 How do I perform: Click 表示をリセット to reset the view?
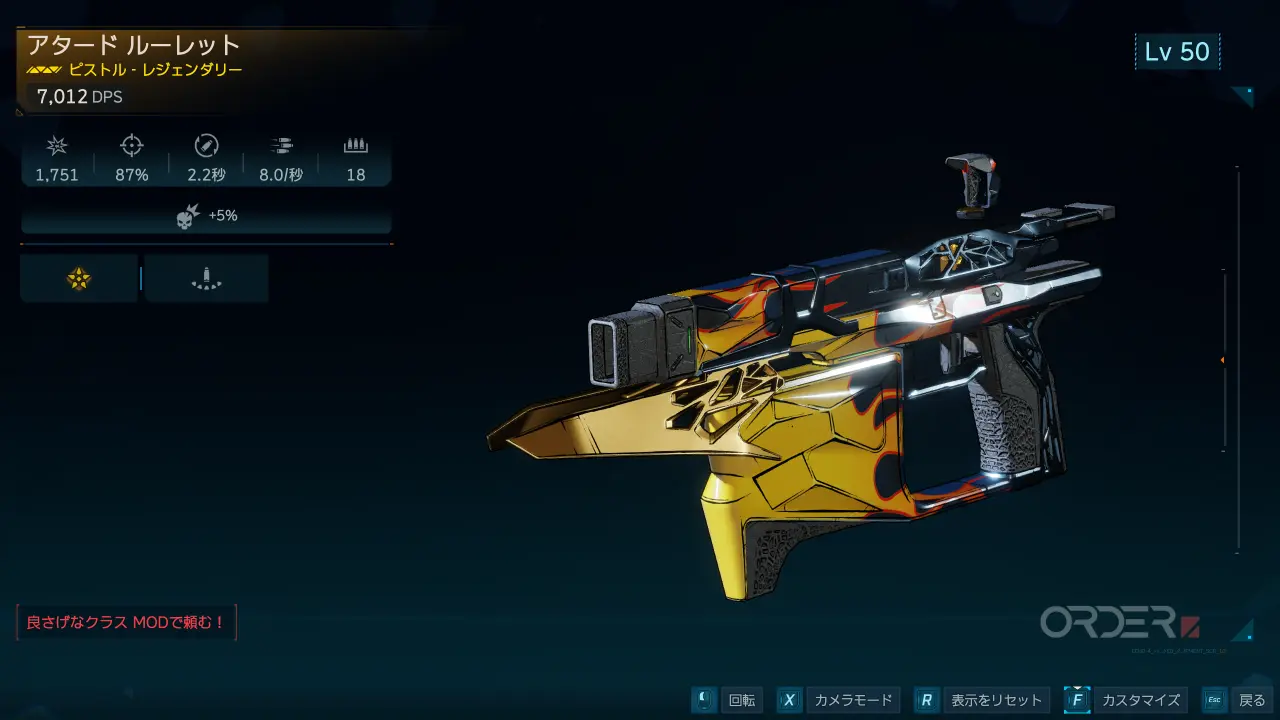coord(981,700)
